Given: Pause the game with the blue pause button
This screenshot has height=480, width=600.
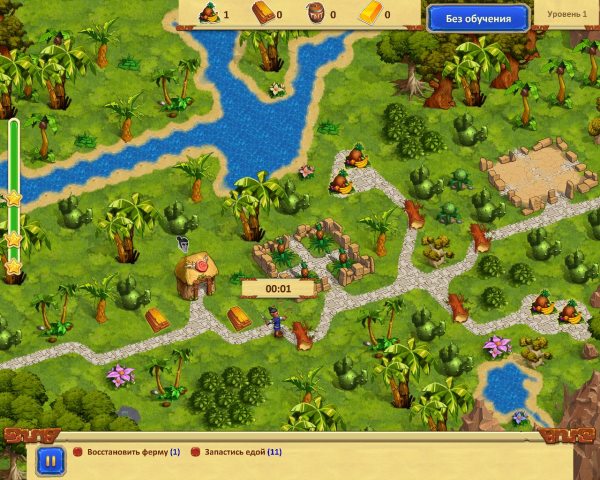Looking at the screenshot, I should [x=49, y=459].
